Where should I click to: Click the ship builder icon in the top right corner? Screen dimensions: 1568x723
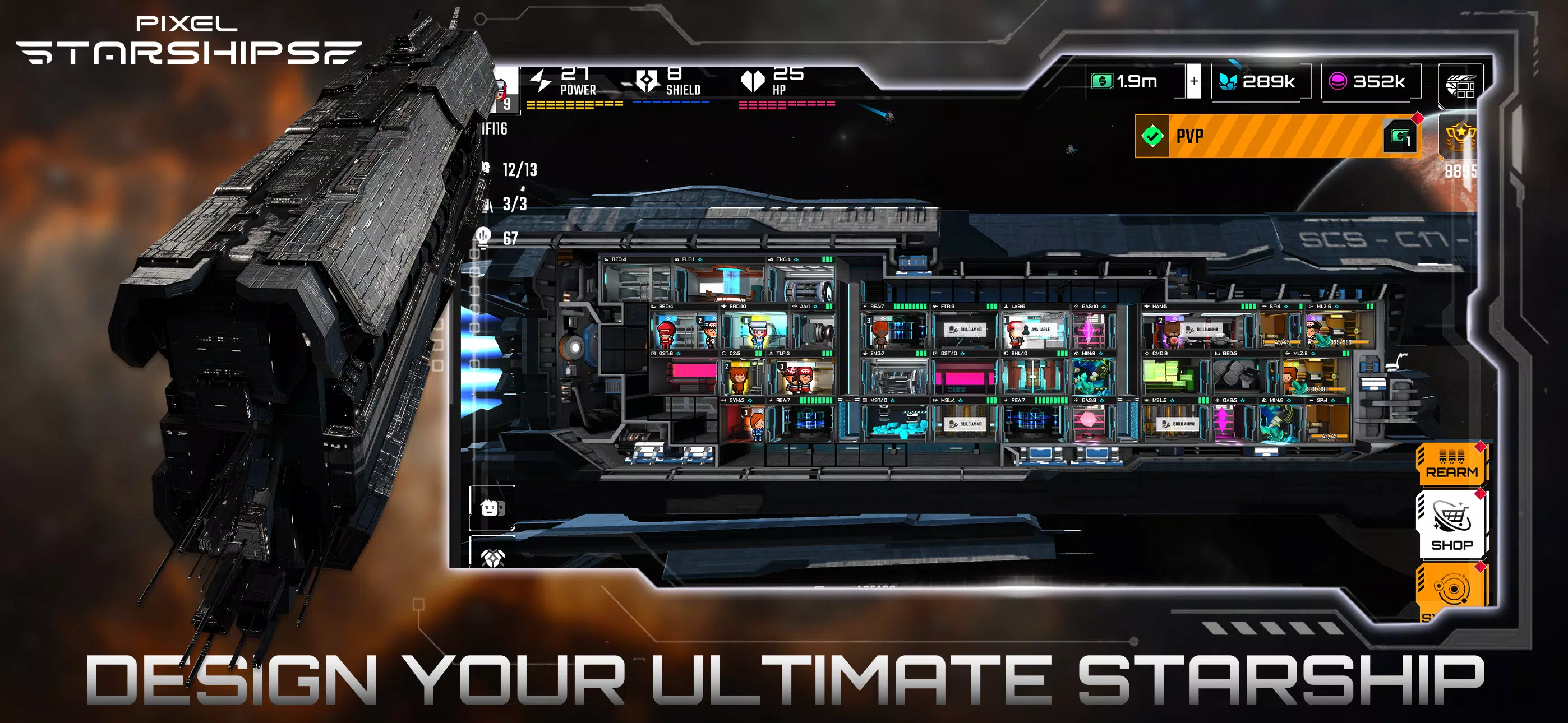(1461, 85)
